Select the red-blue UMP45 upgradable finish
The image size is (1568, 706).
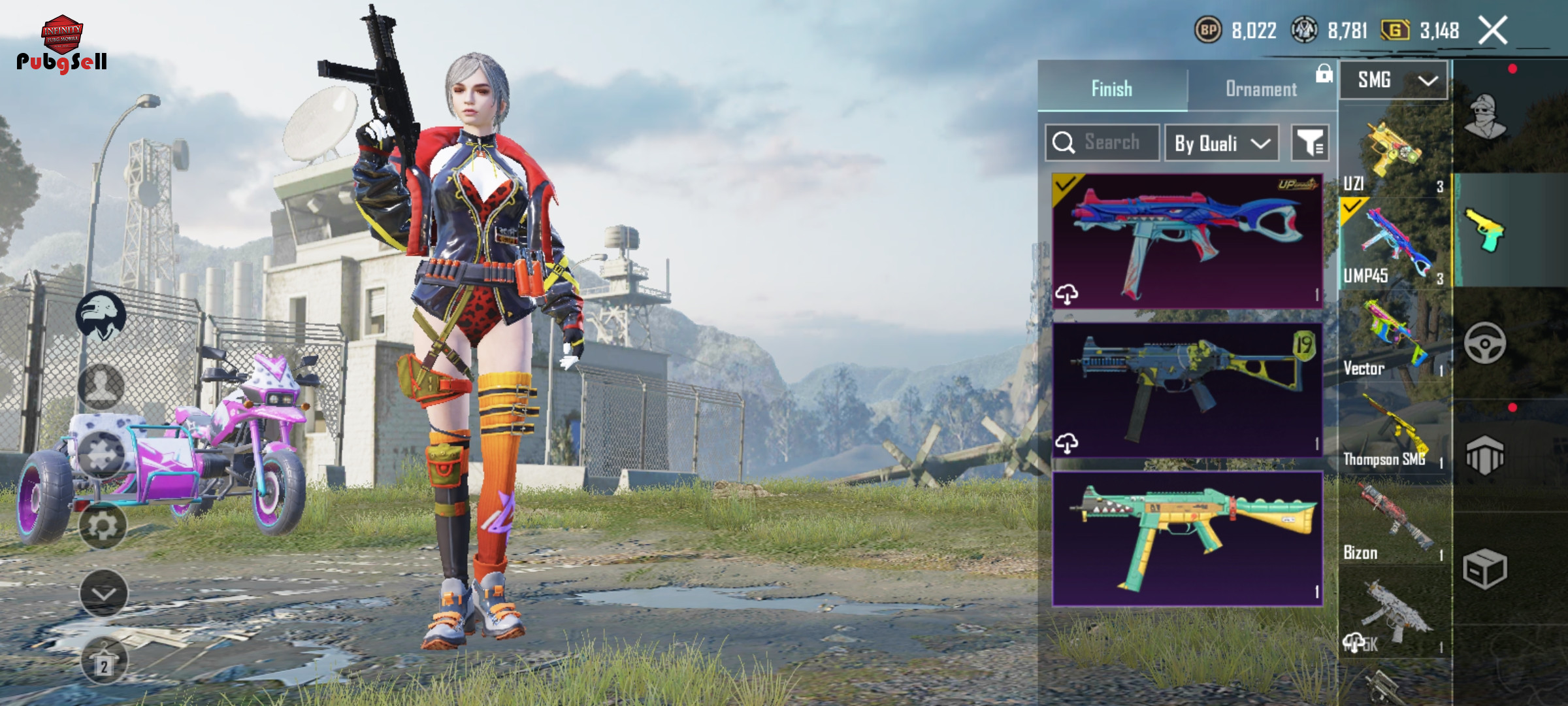(1187, 241)
